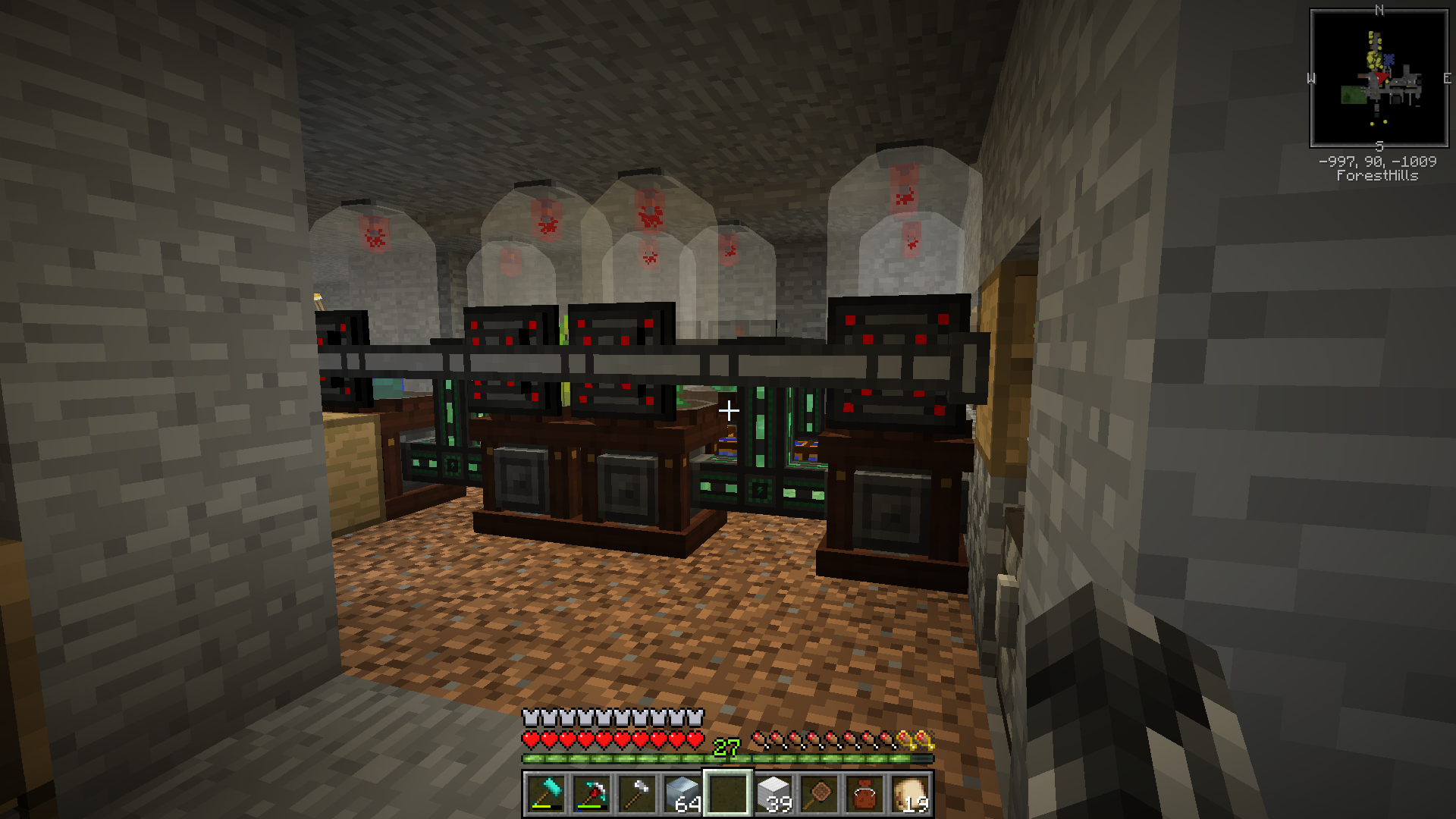Choose the iron hammer in the hotbar
This screenshot has width=1456, height=819.
point(637,794)
